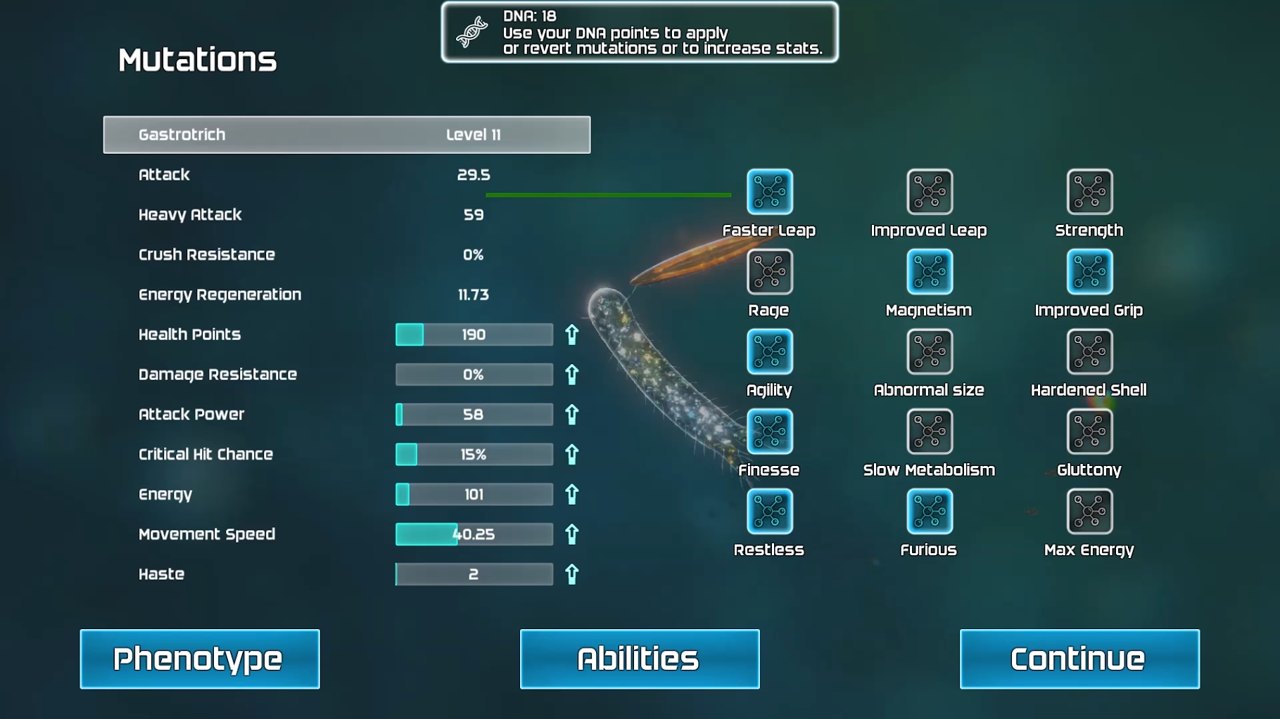Continue to the next screen
The height and width of the screenshot is (719, 1280).
1079,659
